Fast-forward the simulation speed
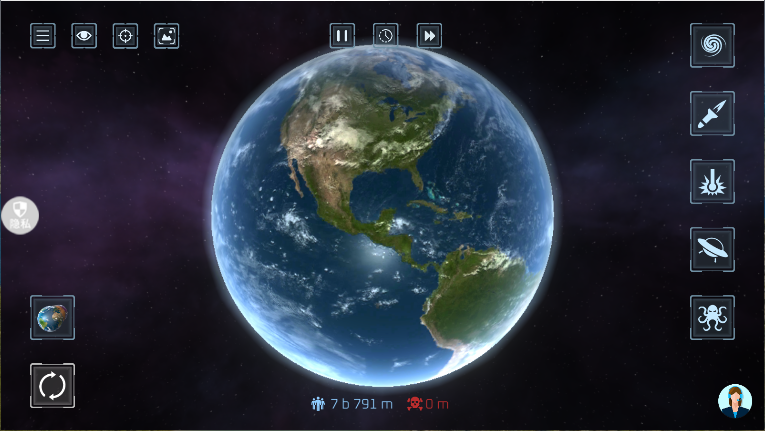765x431 pixels. coord(429,36)
